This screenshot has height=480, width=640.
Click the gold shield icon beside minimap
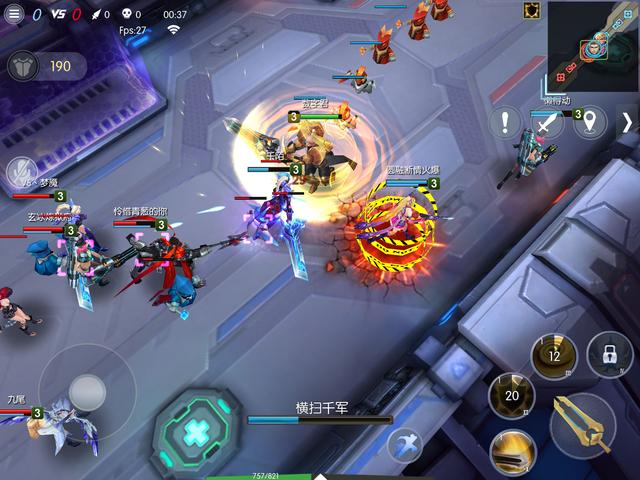coord(532,11)
